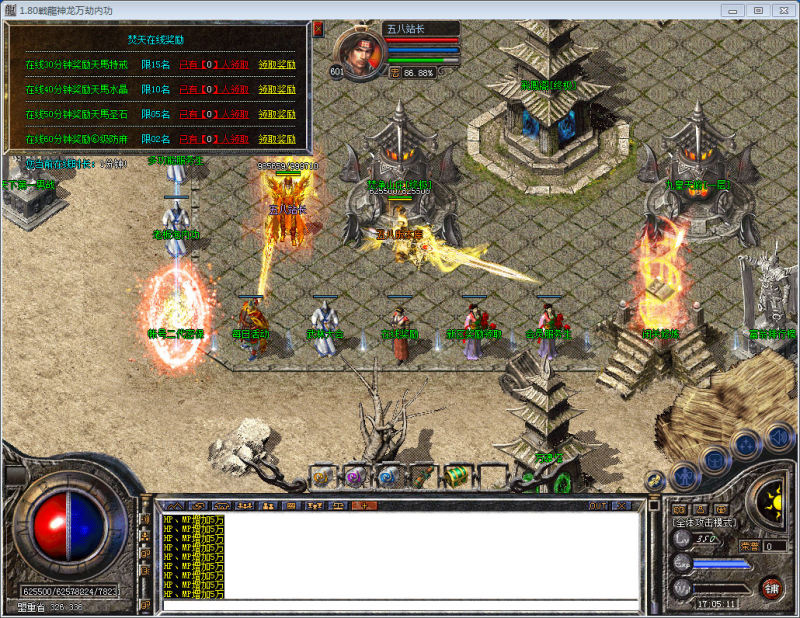Click the OUT button on chat bar
800x618 pixels.
[x=598, y=506]
